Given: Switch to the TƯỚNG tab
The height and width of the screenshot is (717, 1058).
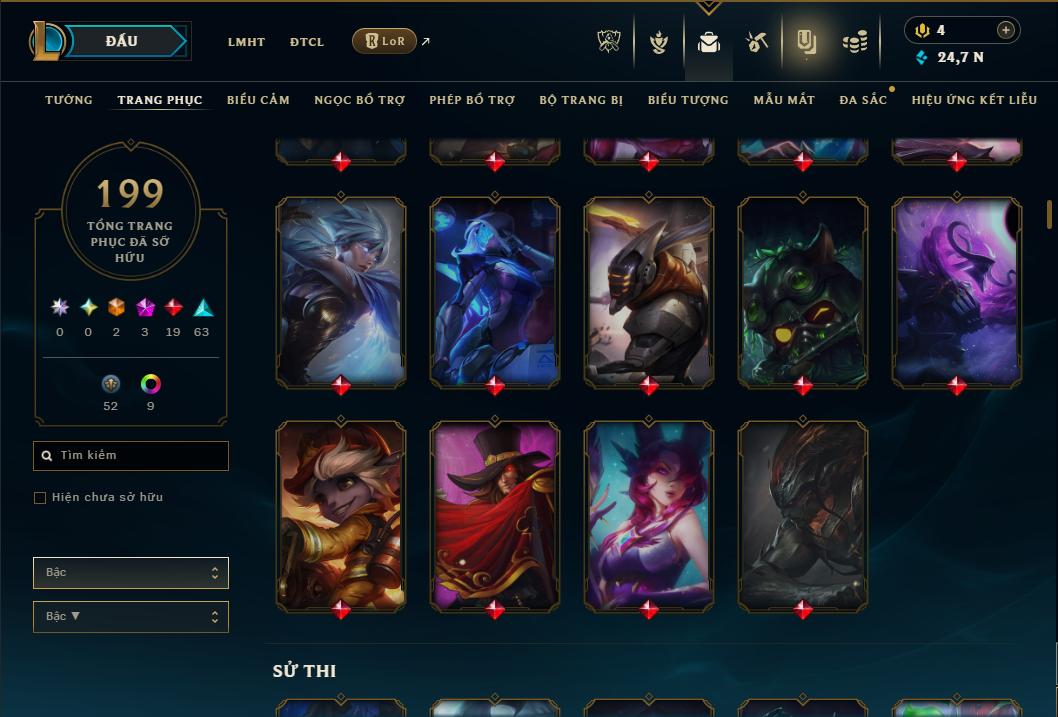Looking at the screenshot, I should tap(69, 100).
